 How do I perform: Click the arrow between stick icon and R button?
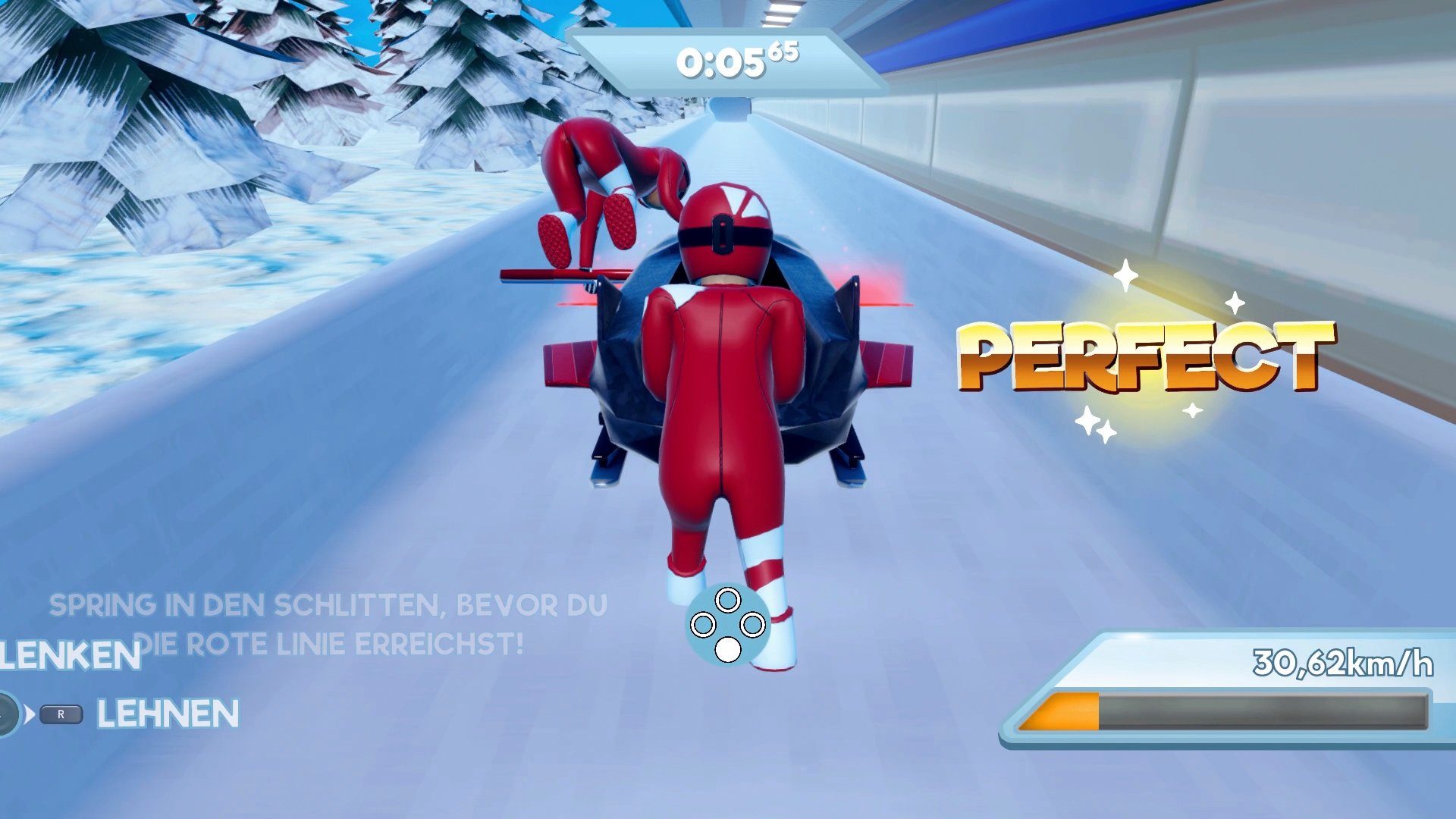[x=31, y=714]
